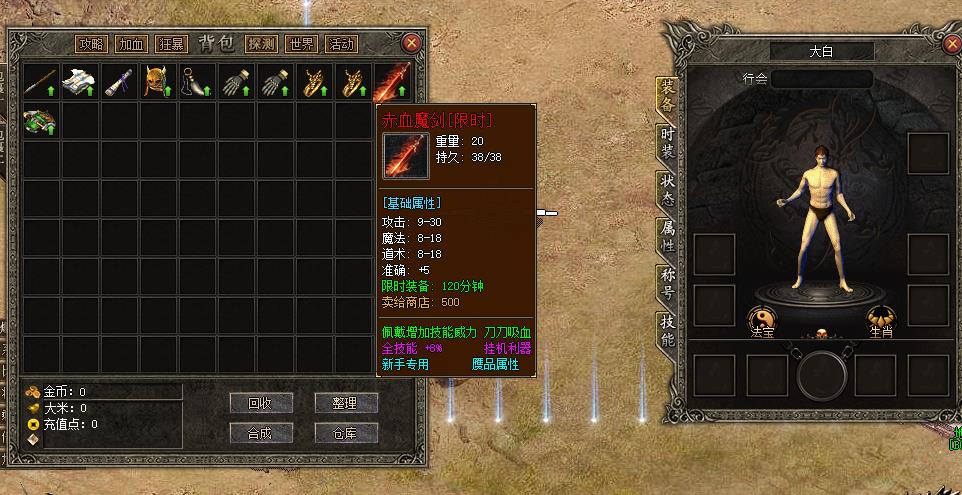Close the 背包 backpack window
The image size is (962, 495).
[x=411, y=43]
